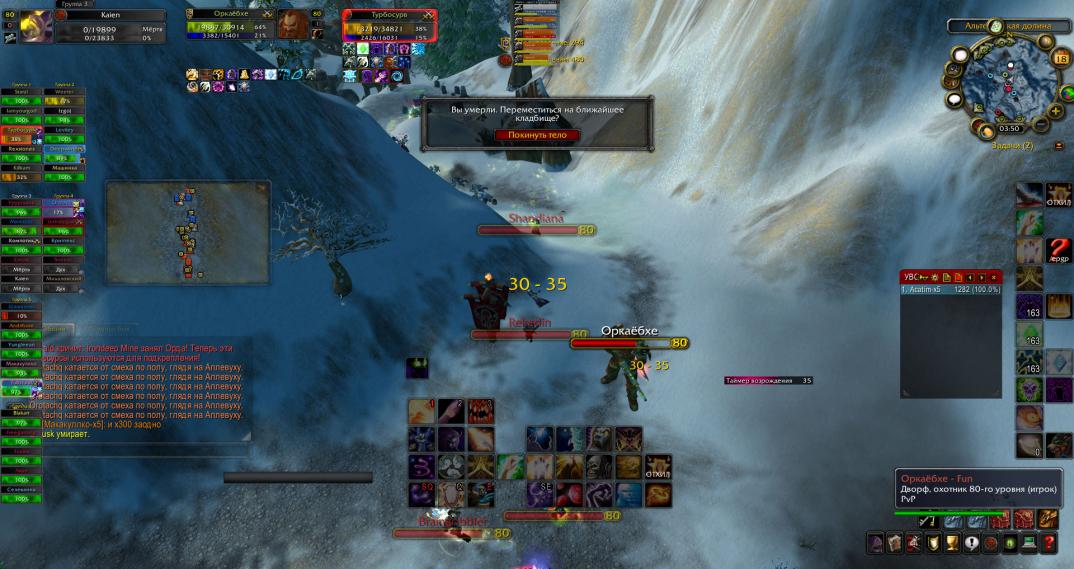
Task: Select the Турбосурв focus frame
Action: click(x=391, y=24)
